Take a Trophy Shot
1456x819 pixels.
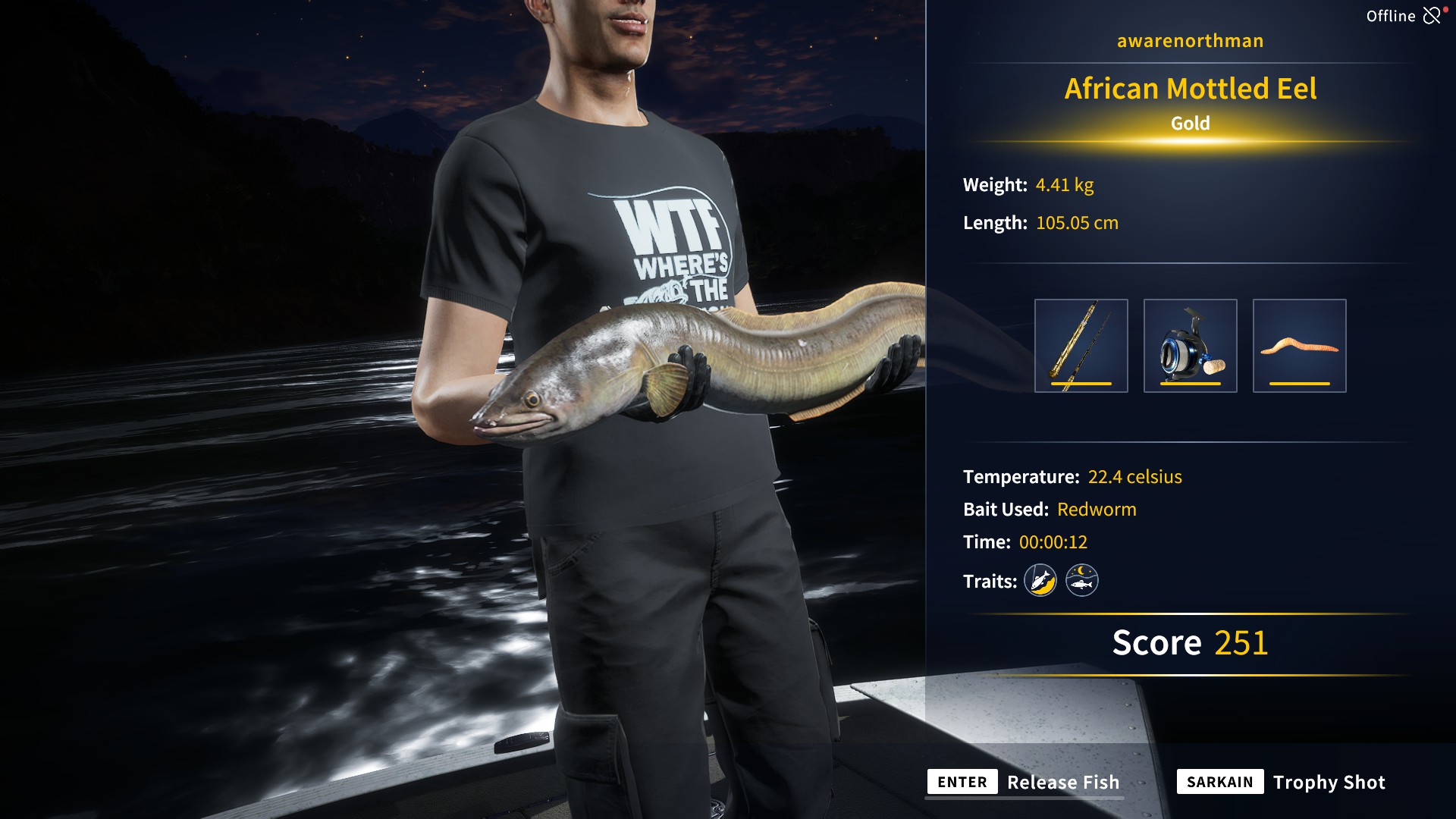coord(1281,782)
